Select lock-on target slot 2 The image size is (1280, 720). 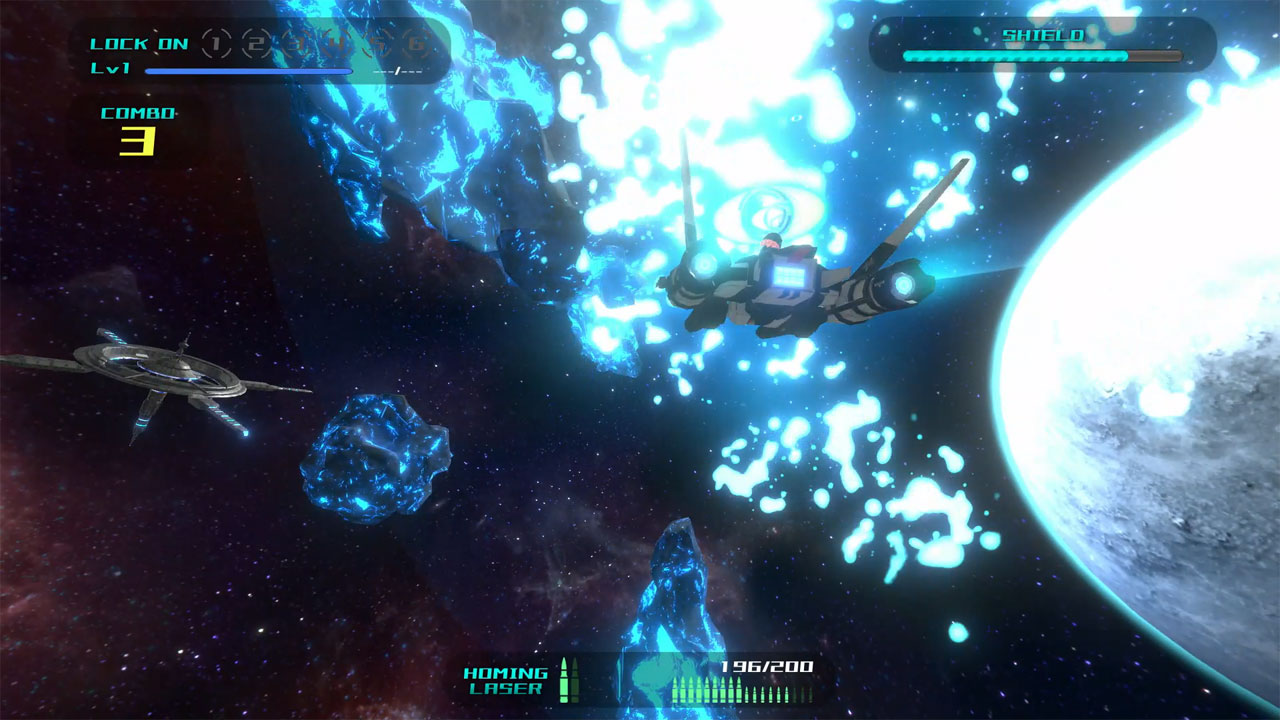point(254,43)
